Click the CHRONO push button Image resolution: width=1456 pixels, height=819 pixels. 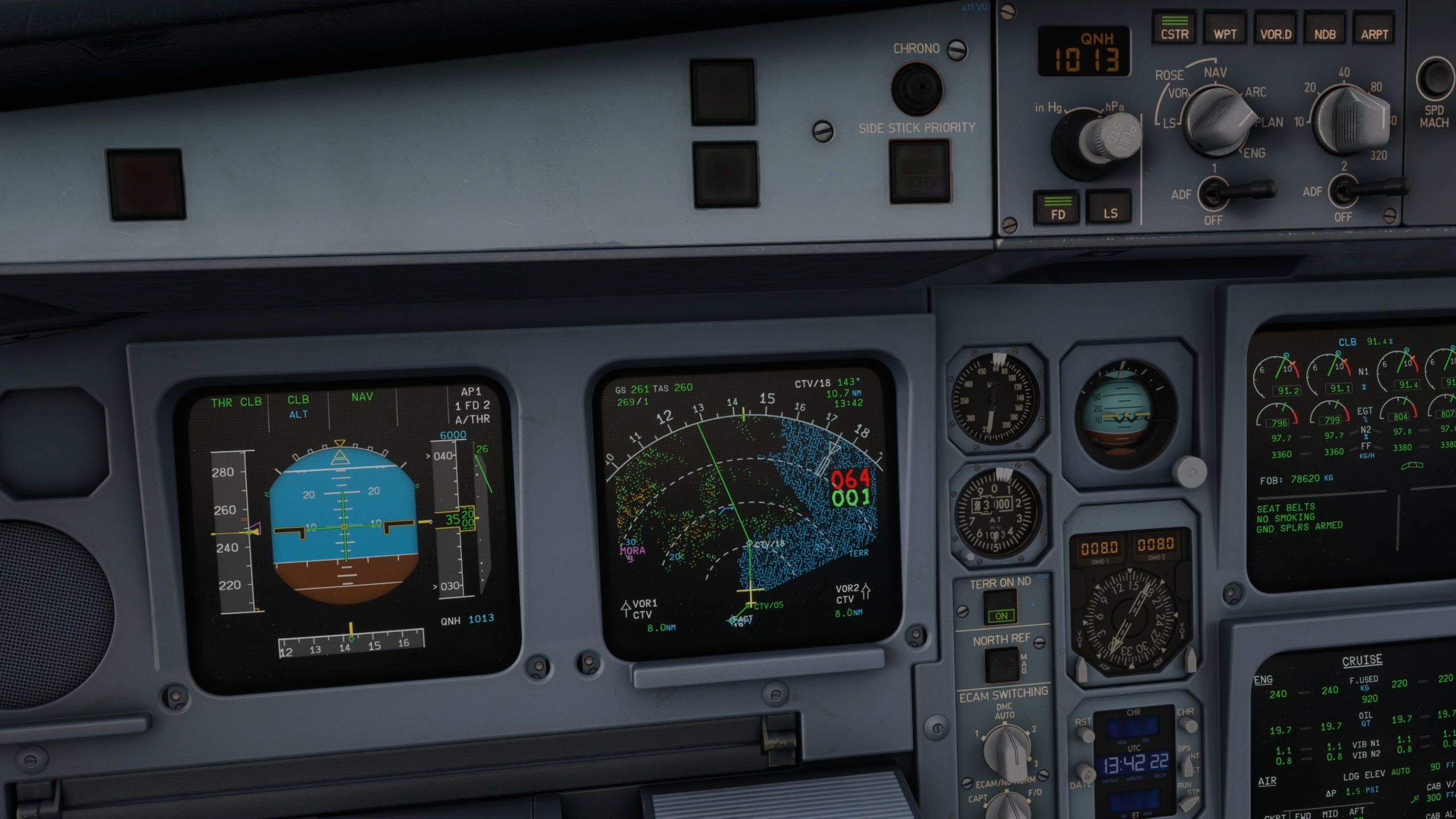917,89
